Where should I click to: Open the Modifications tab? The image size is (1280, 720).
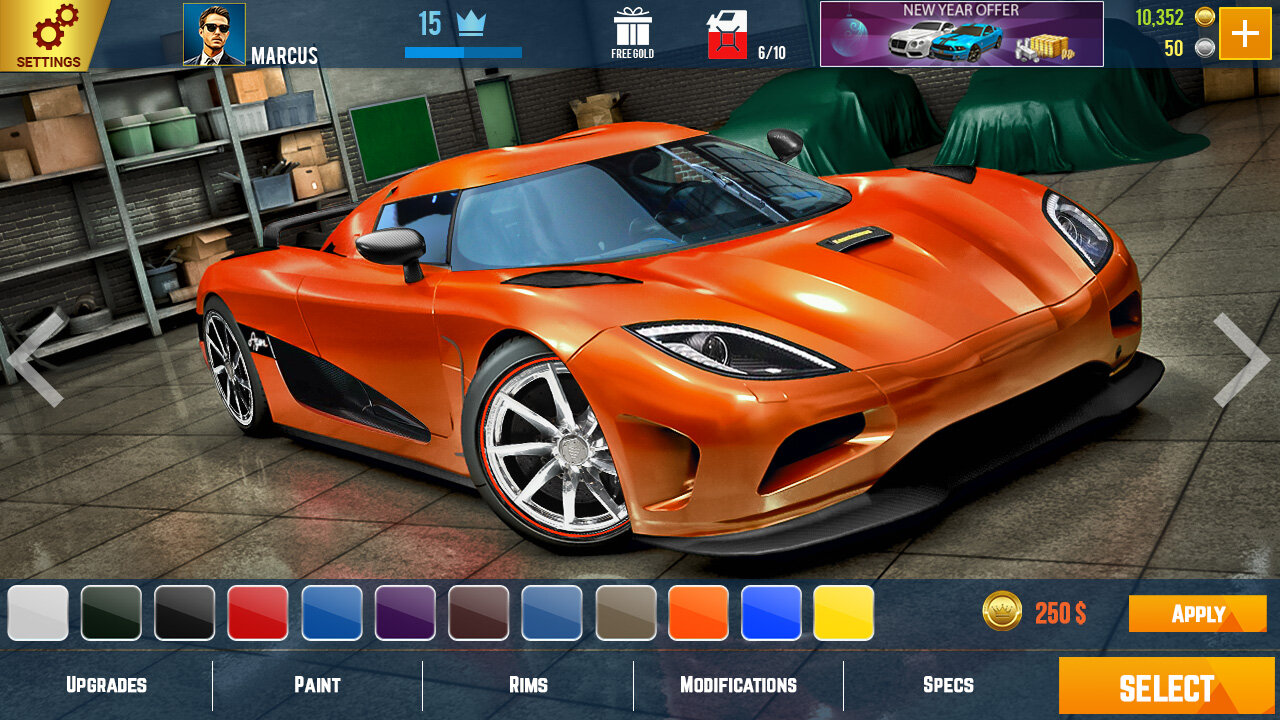(738, 685)
